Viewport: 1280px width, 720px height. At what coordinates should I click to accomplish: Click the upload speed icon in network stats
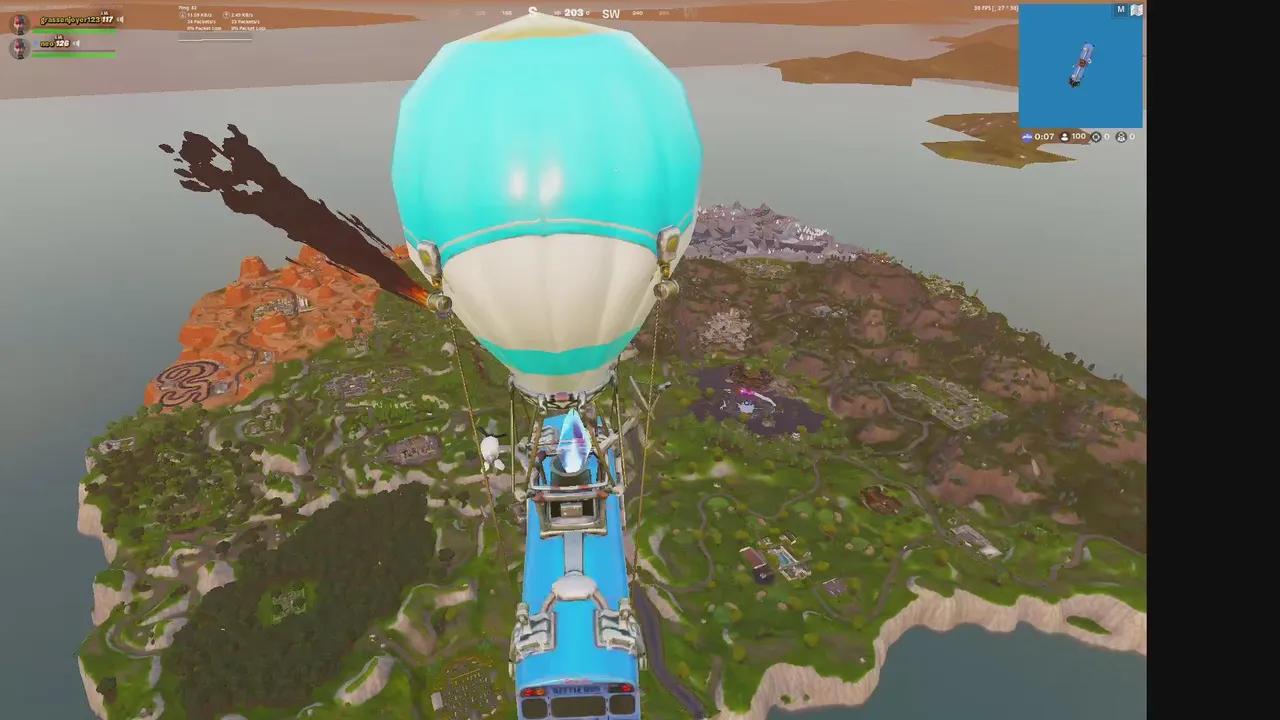tap(226, 15)
